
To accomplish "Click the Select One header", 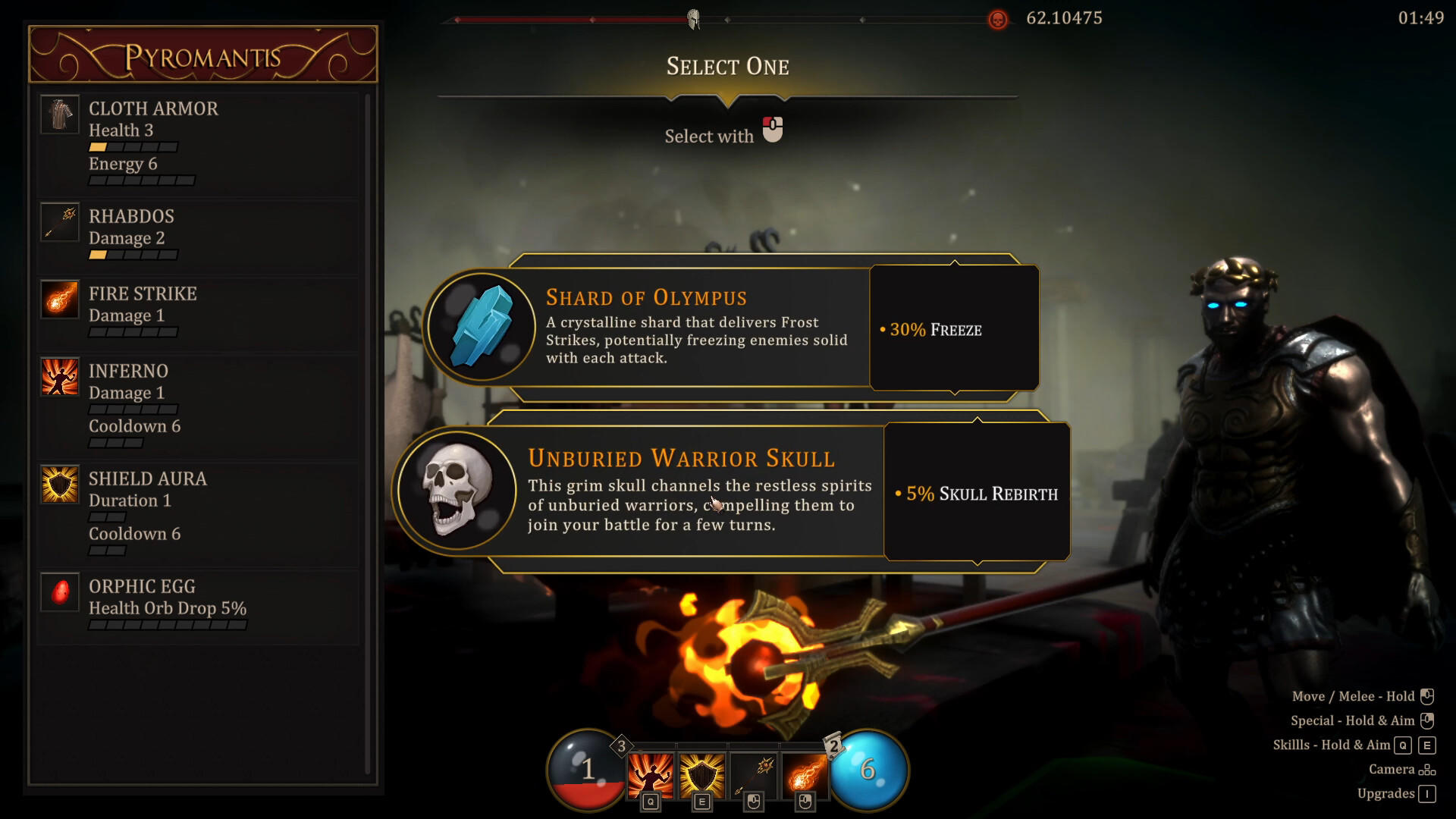I will click(727, 67).
